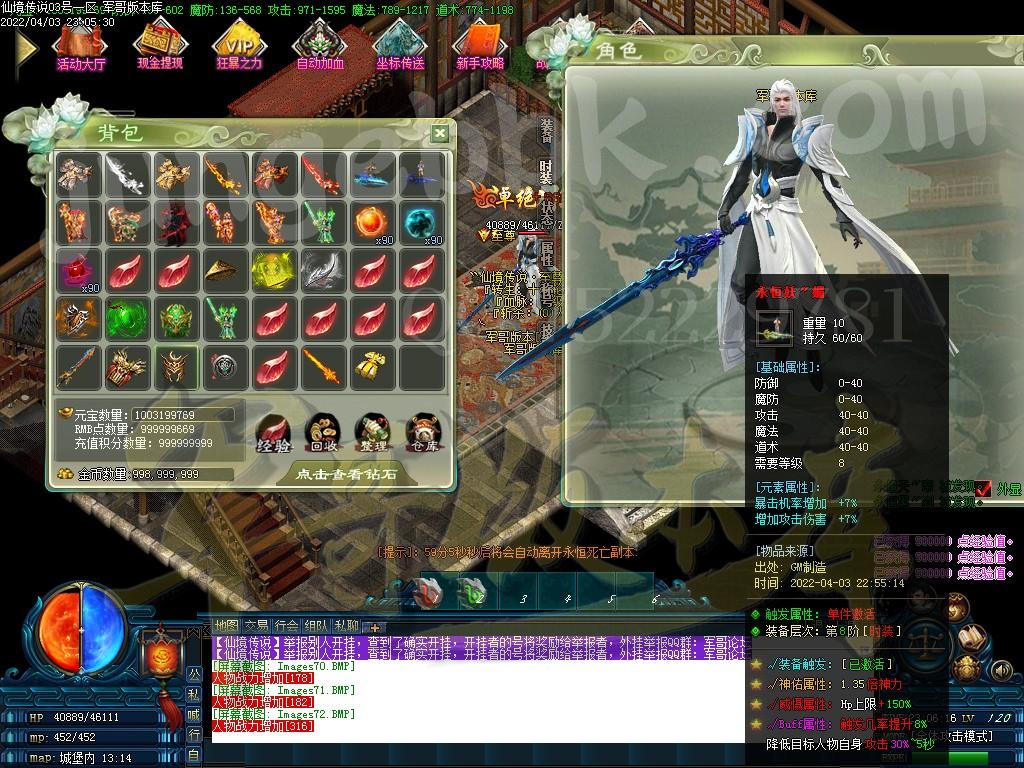Open the 新手攻略 beginner guide
This screenshot has width=1024, height=768.
click(x=480, y=47)
